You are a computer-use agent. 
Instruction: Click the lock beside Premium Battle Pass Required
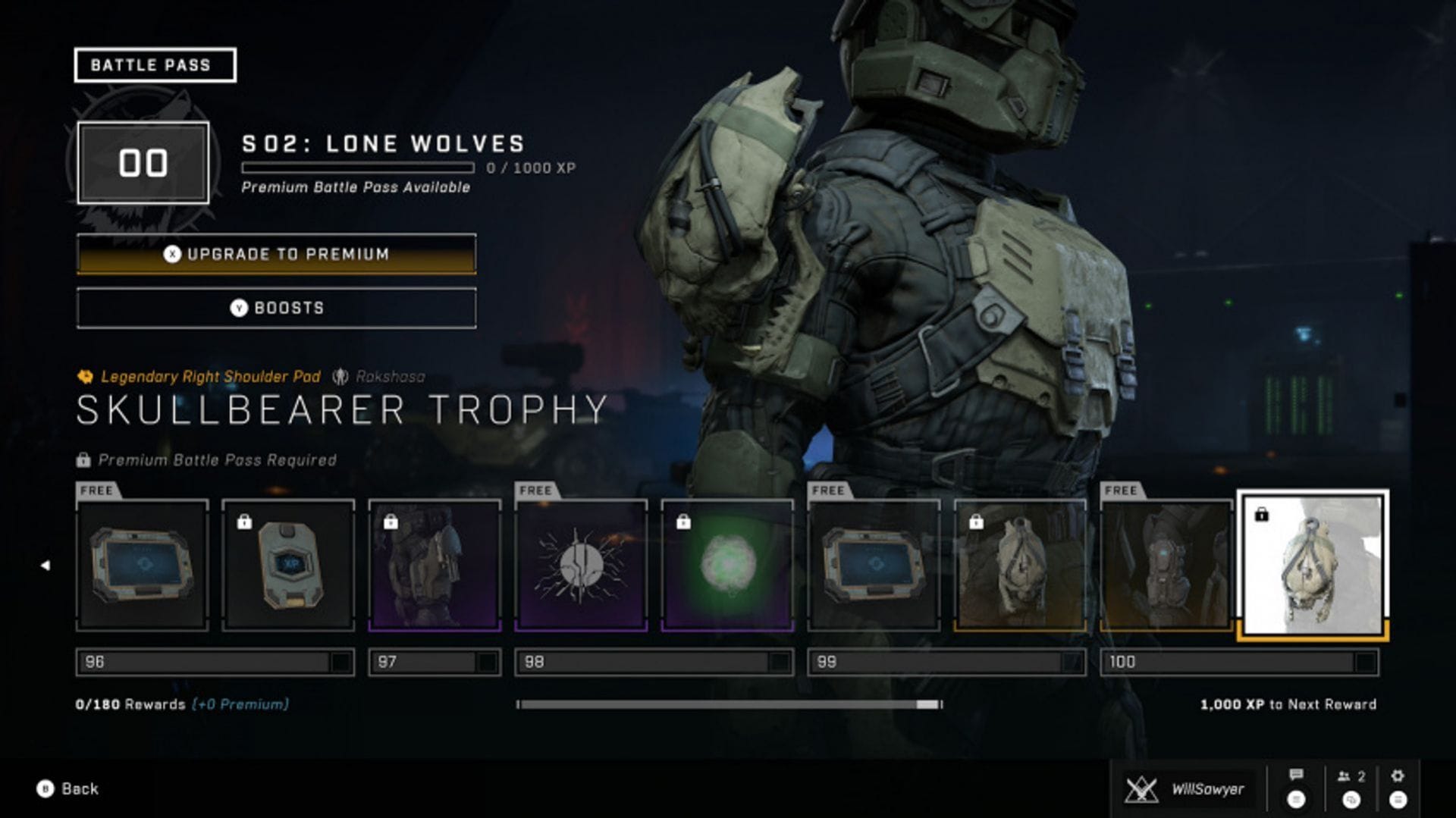point(83,459)
